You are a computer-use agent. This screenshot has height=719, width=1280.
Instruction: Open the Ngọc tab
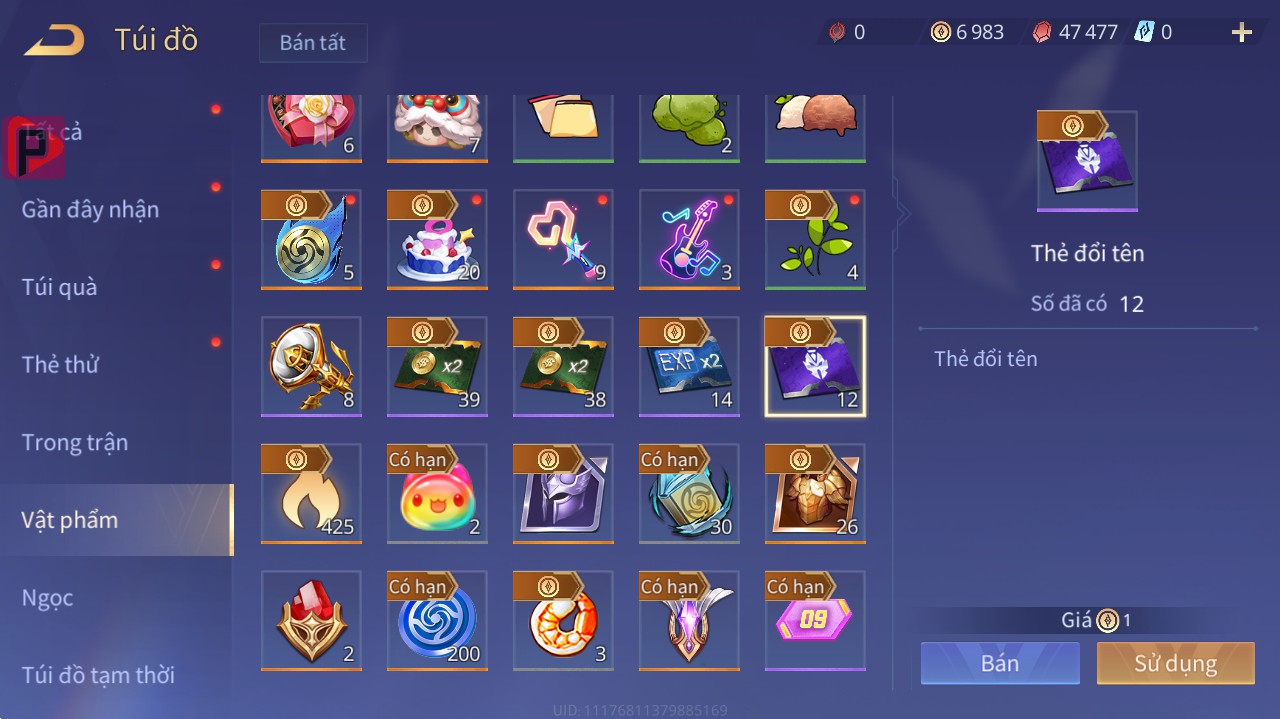(x=48, y=598)
